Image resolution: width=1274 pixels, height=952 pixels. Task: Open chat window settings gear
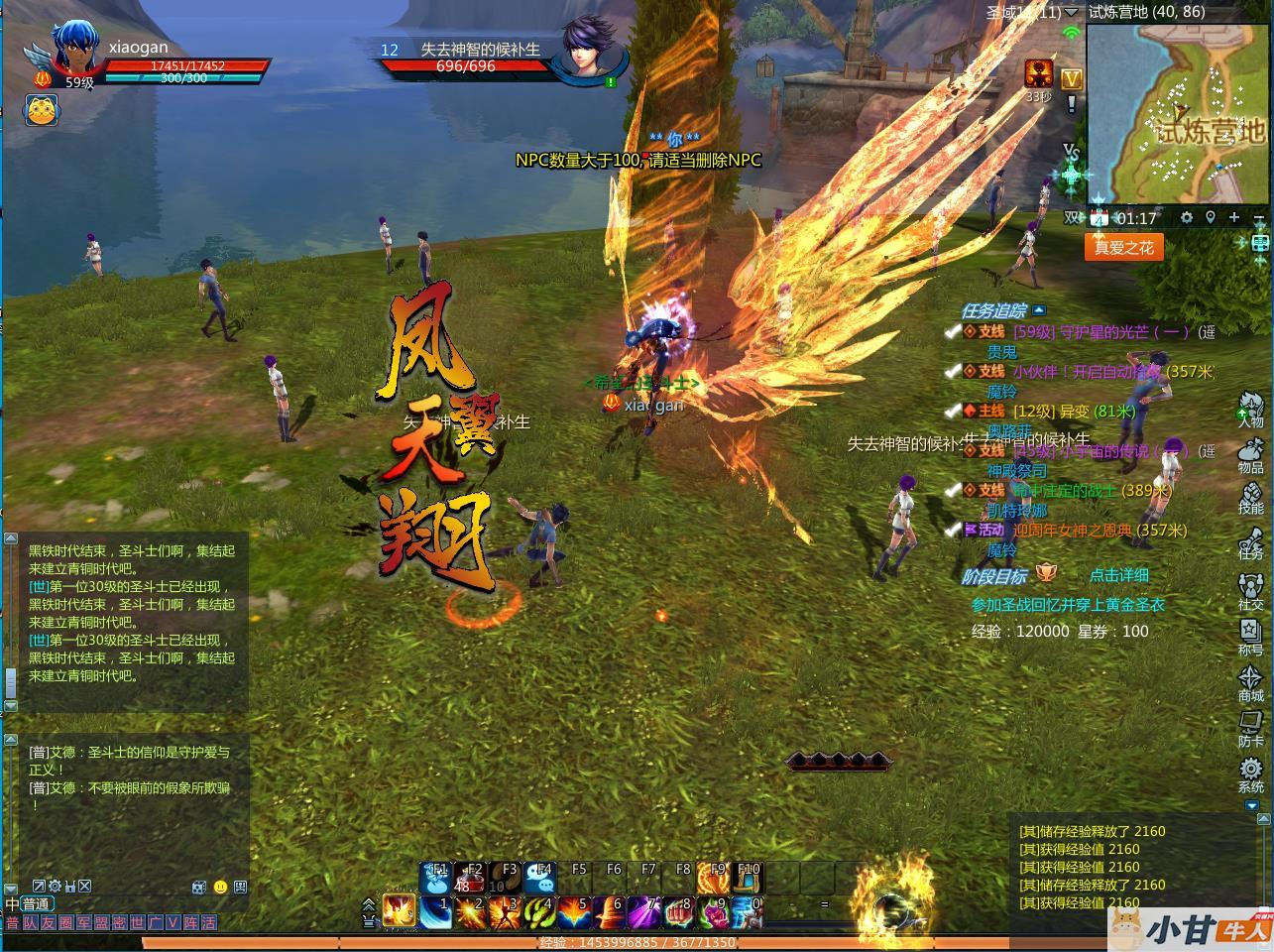[x=56, y=886]
